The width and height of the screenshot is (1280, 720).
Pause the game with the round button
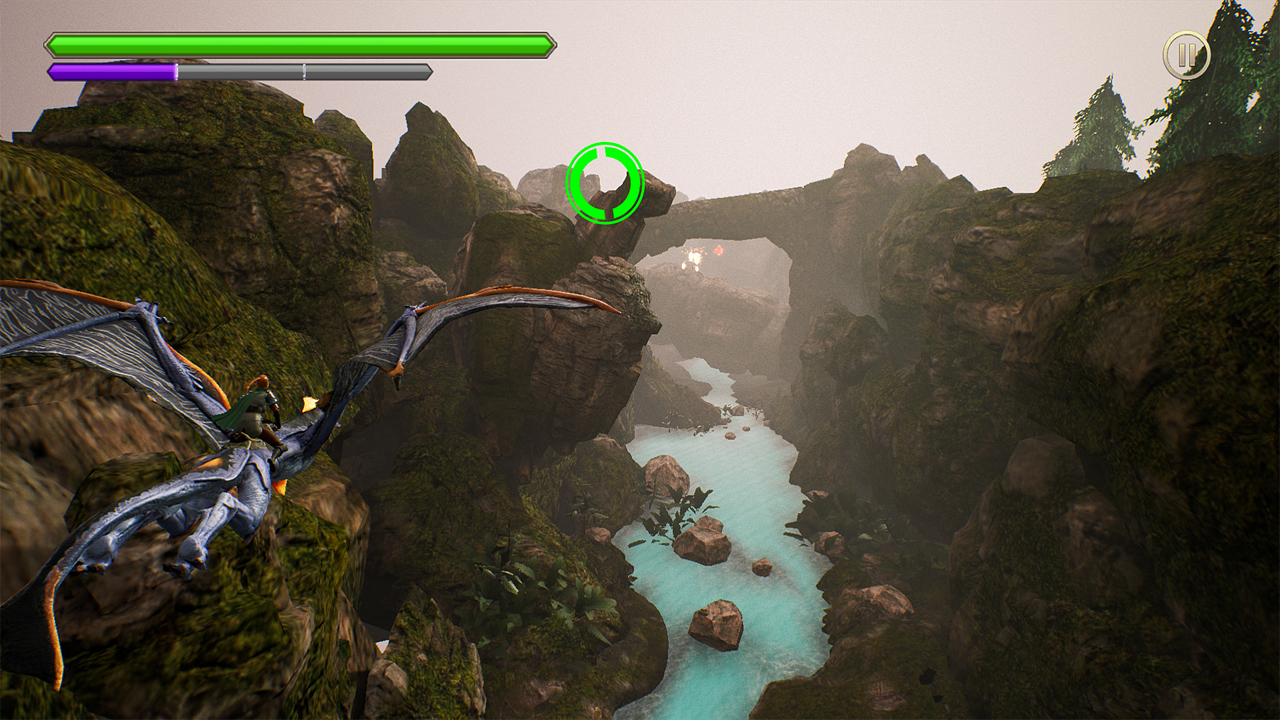(1186, 55)
